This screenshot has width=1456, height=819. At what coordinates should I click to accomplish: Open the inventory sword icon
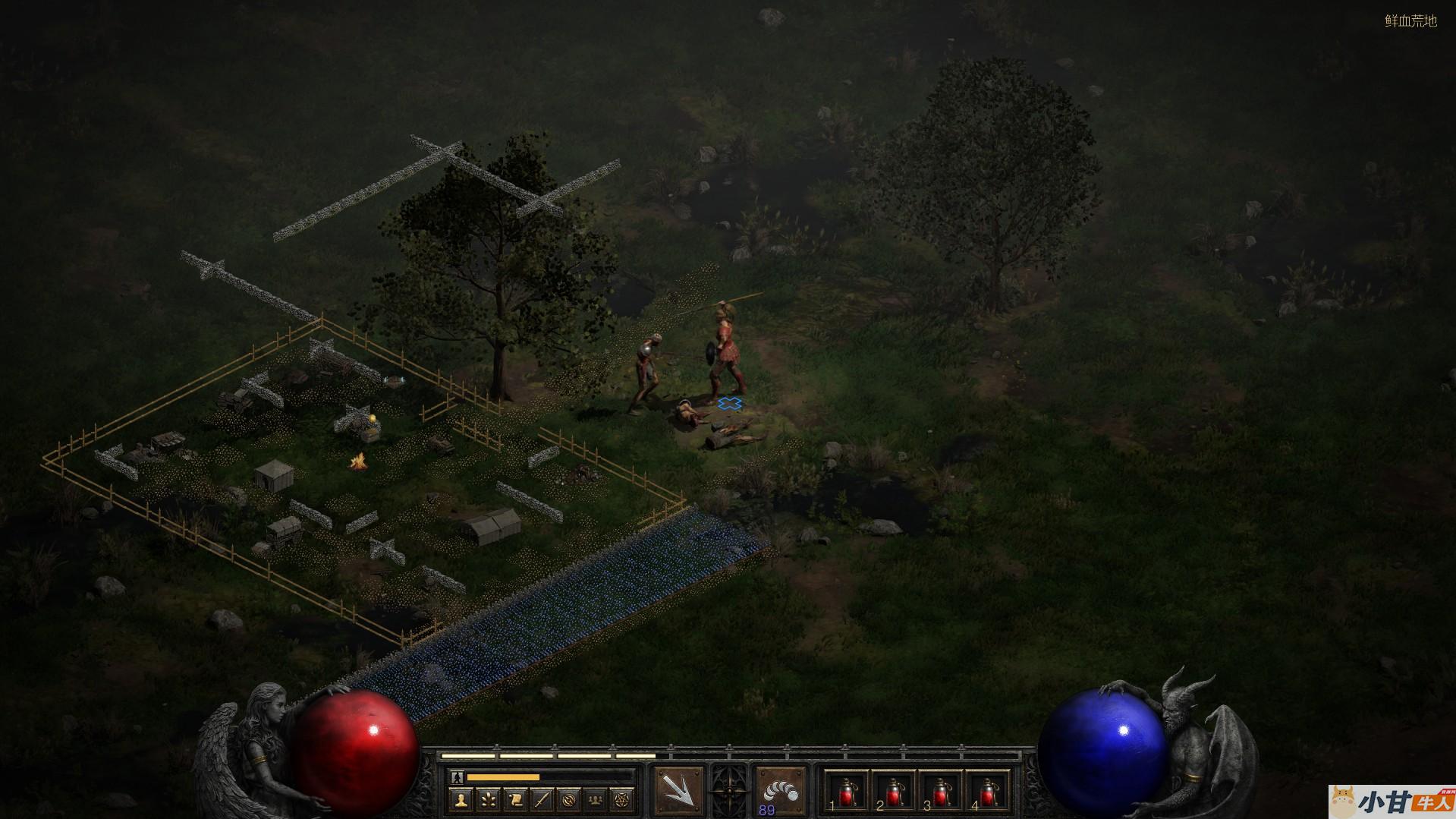542,799
